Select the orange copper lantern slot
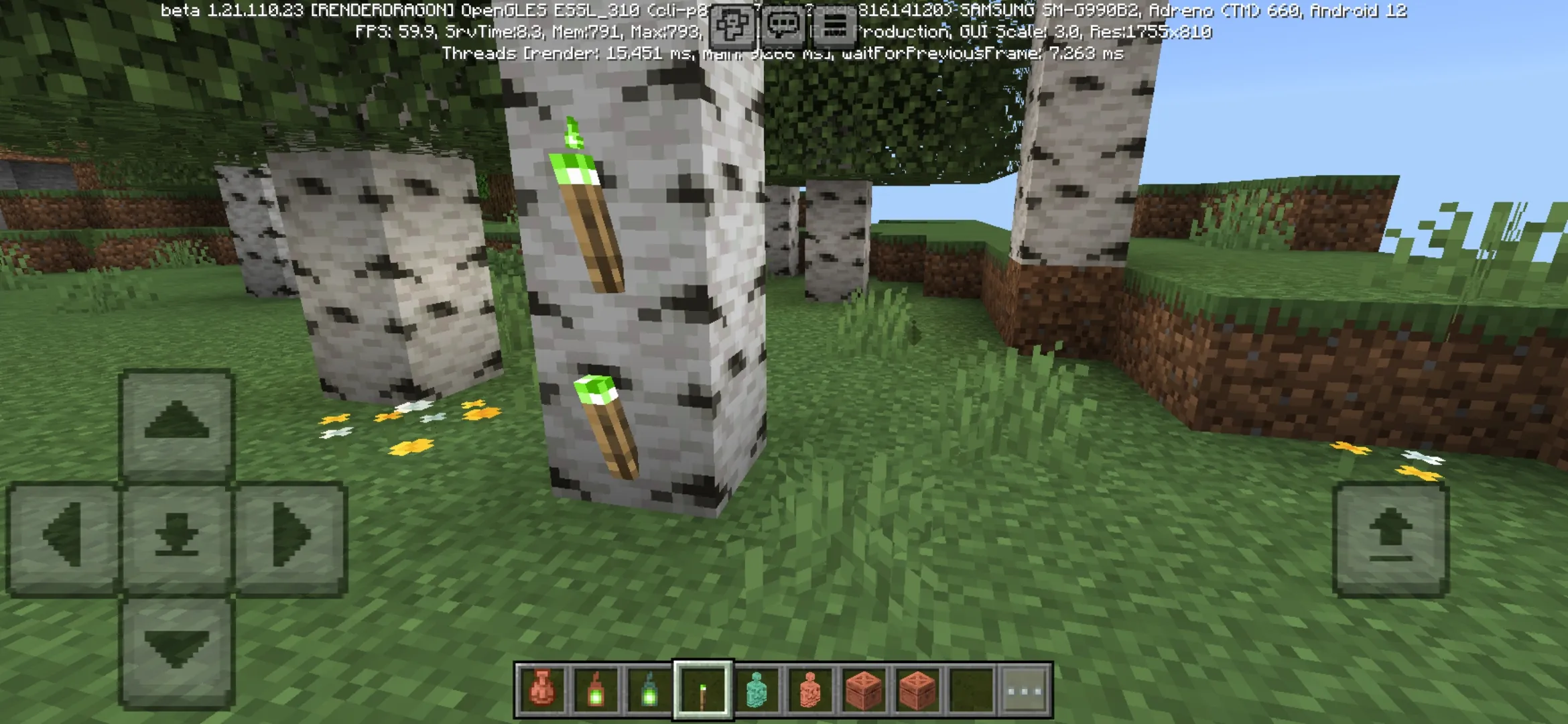This screenshot has width=1568, height=724. click(x=596, y=690)
